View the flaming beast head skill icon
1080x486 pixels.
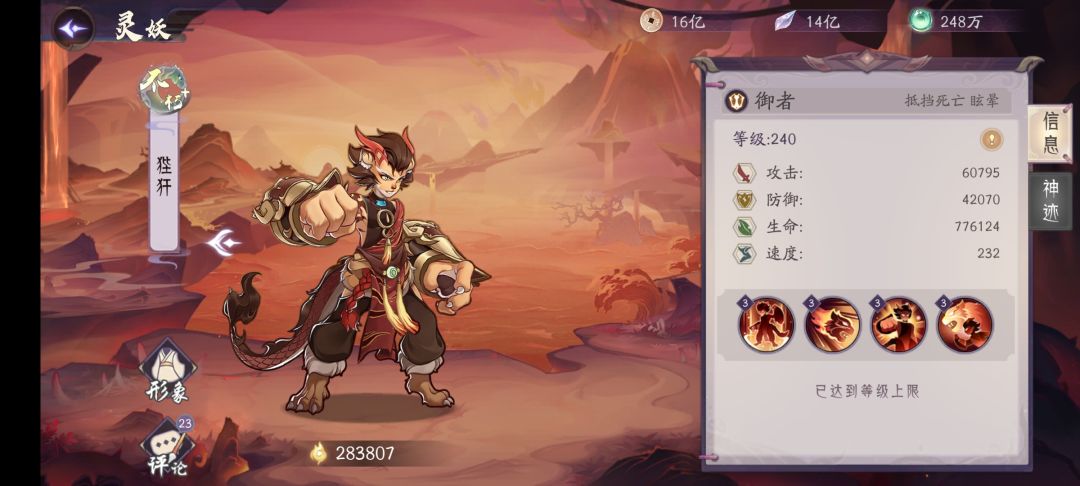833,324
